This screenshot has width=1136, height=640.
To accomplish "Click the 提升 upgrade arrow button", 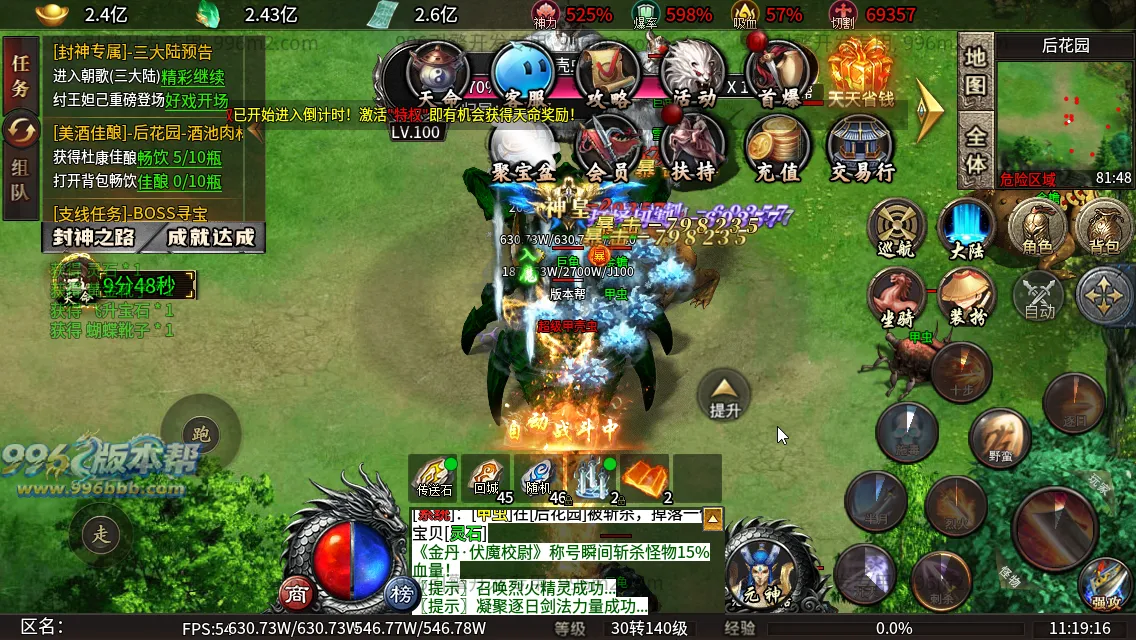I will pyautogui.click(x=724, y=394).
